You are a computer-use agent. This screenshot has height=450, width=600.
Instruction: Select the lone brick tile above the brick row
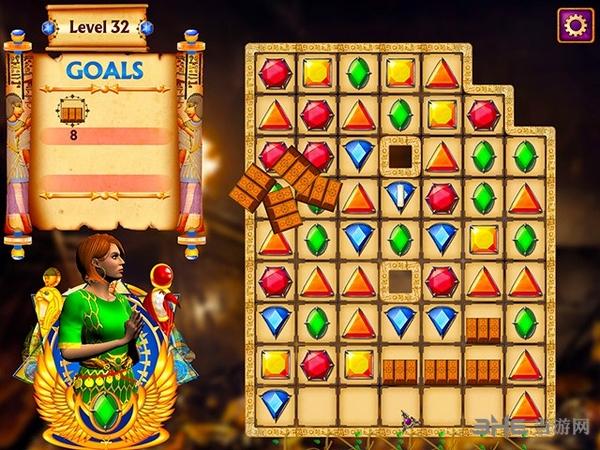click(x=483, y=328)
